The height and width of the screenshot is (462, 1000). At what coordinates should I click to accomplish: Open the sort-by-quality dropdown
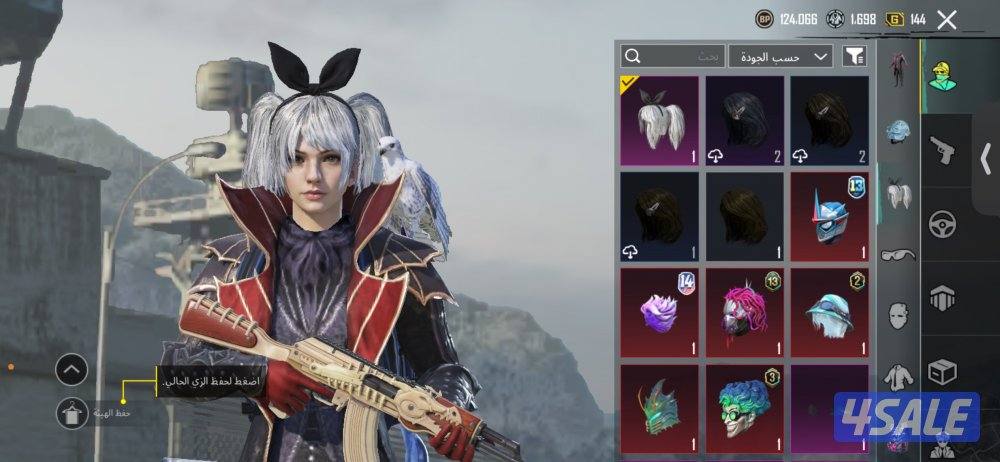780,56
